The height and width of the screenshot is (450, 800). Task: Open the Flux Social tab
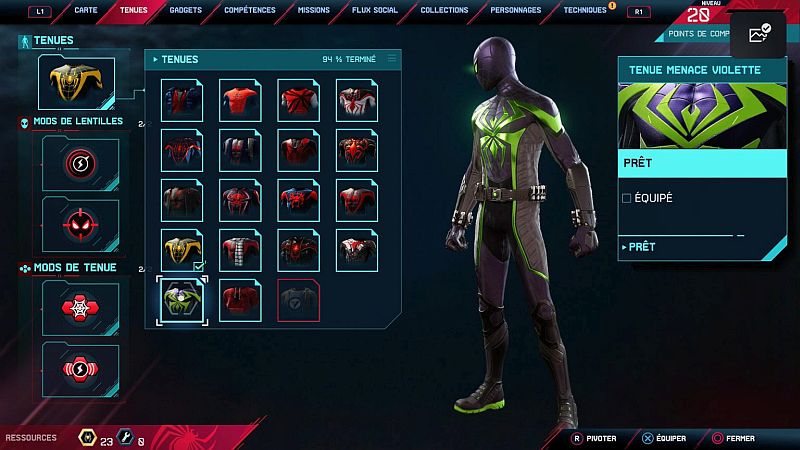(x=376, y=10)
